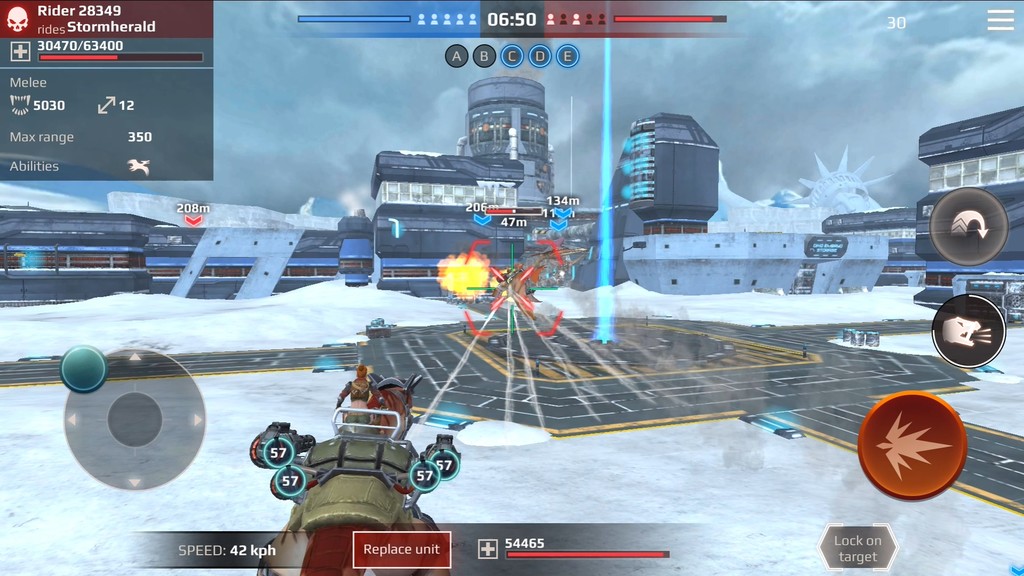Trigger the jump ability button
Screen dimensions: 1024x576
tap(968, 226)
